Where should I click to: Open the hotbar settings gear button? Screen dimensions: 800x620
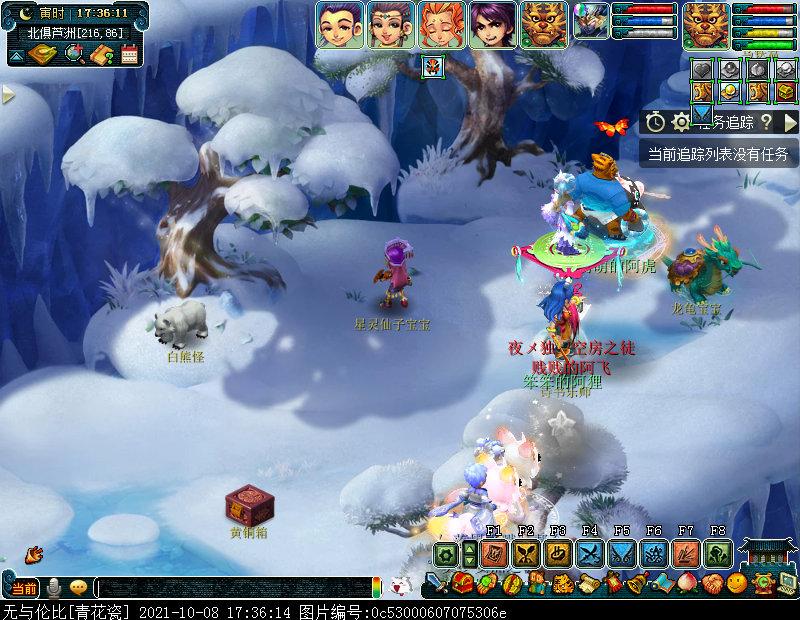click(x=446, y=554)
